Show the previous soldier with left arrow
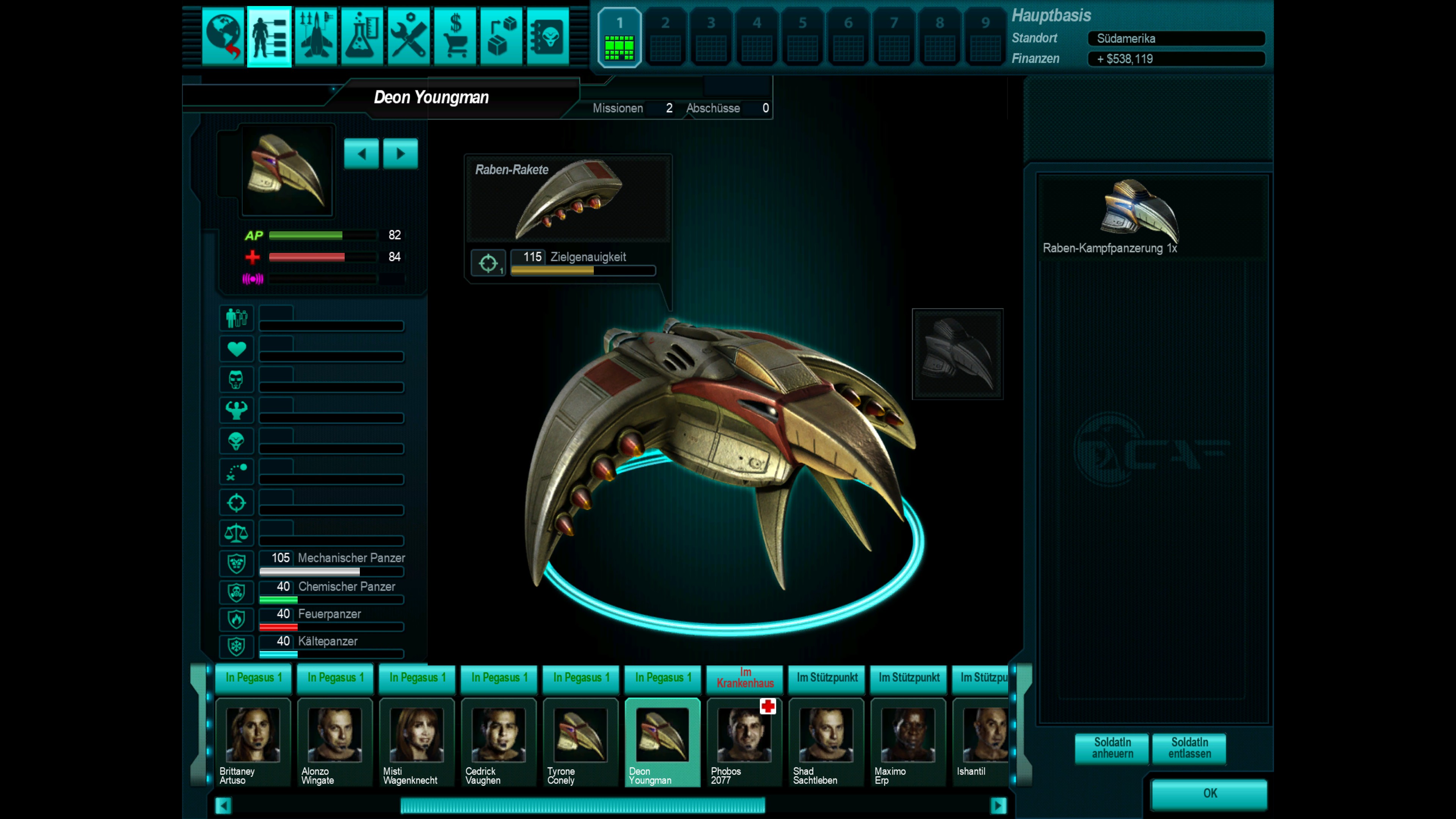The width and height of the screenshot is (1456, 819). tap(361, 154)
